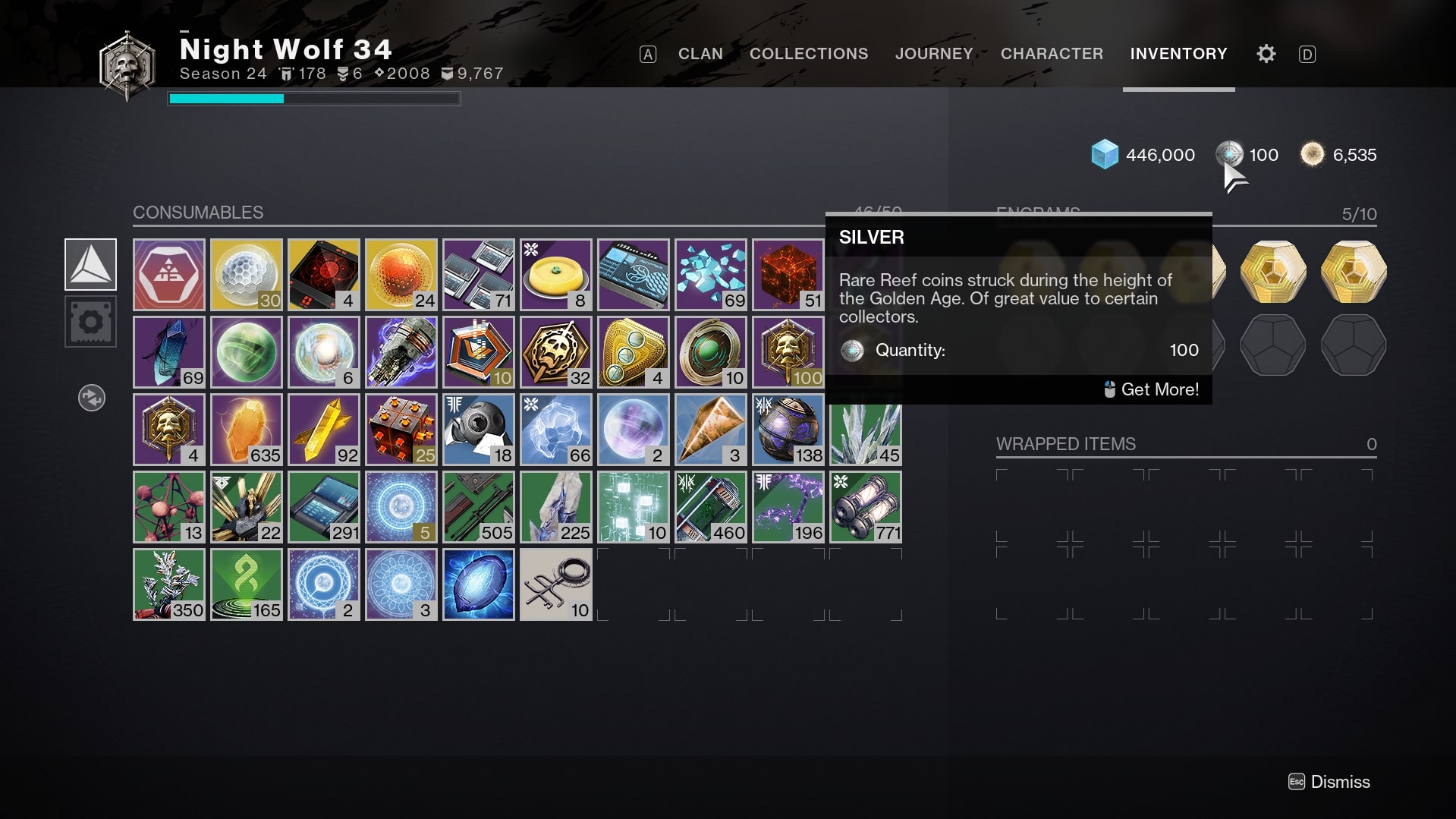Select the twin canisters stack of 771
This screenshot has width=1456, height=819.
click(x=865, y=507)
